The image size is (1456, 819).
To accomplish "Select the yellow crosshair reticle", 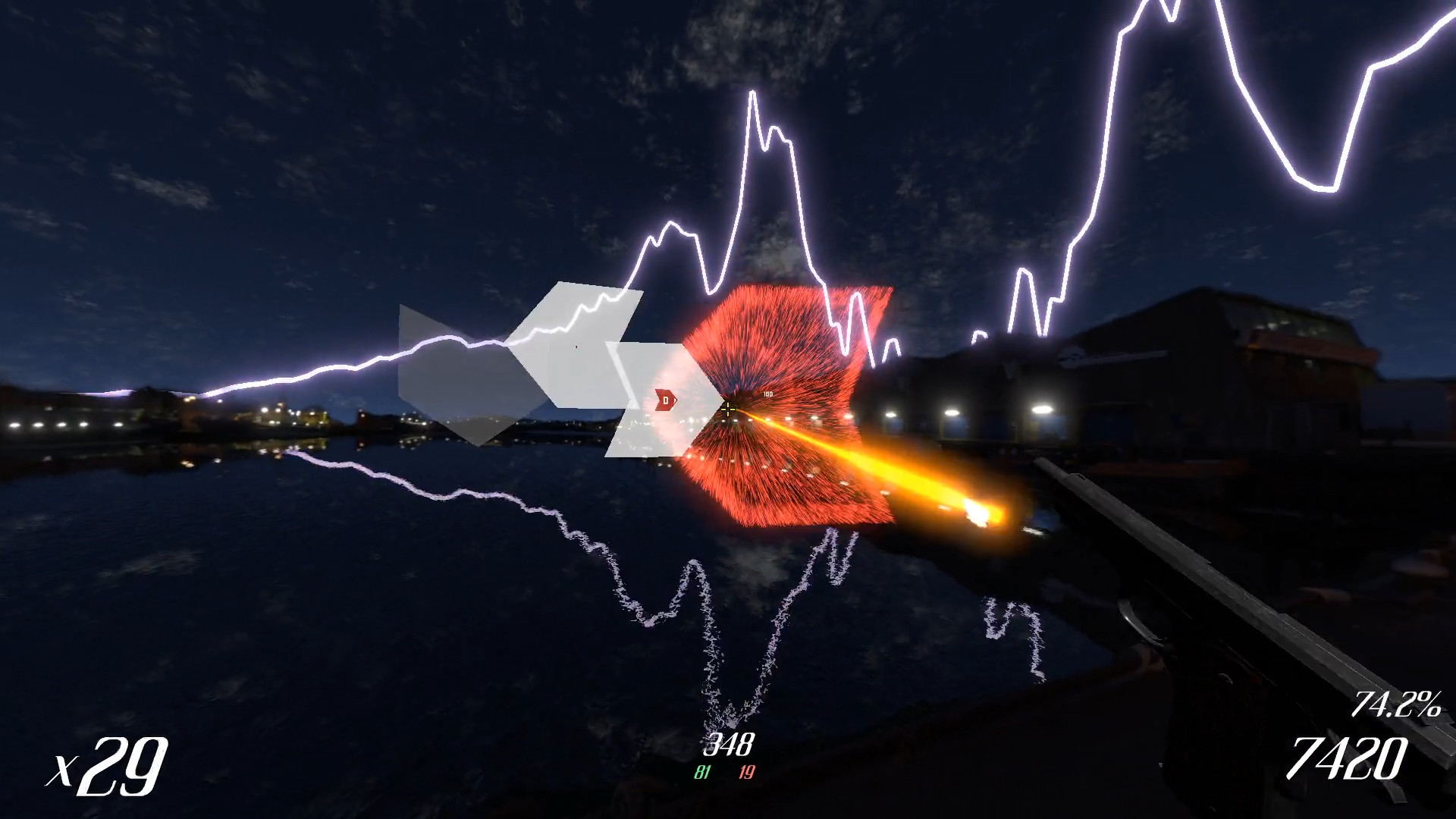I will (x=728, y=409).
